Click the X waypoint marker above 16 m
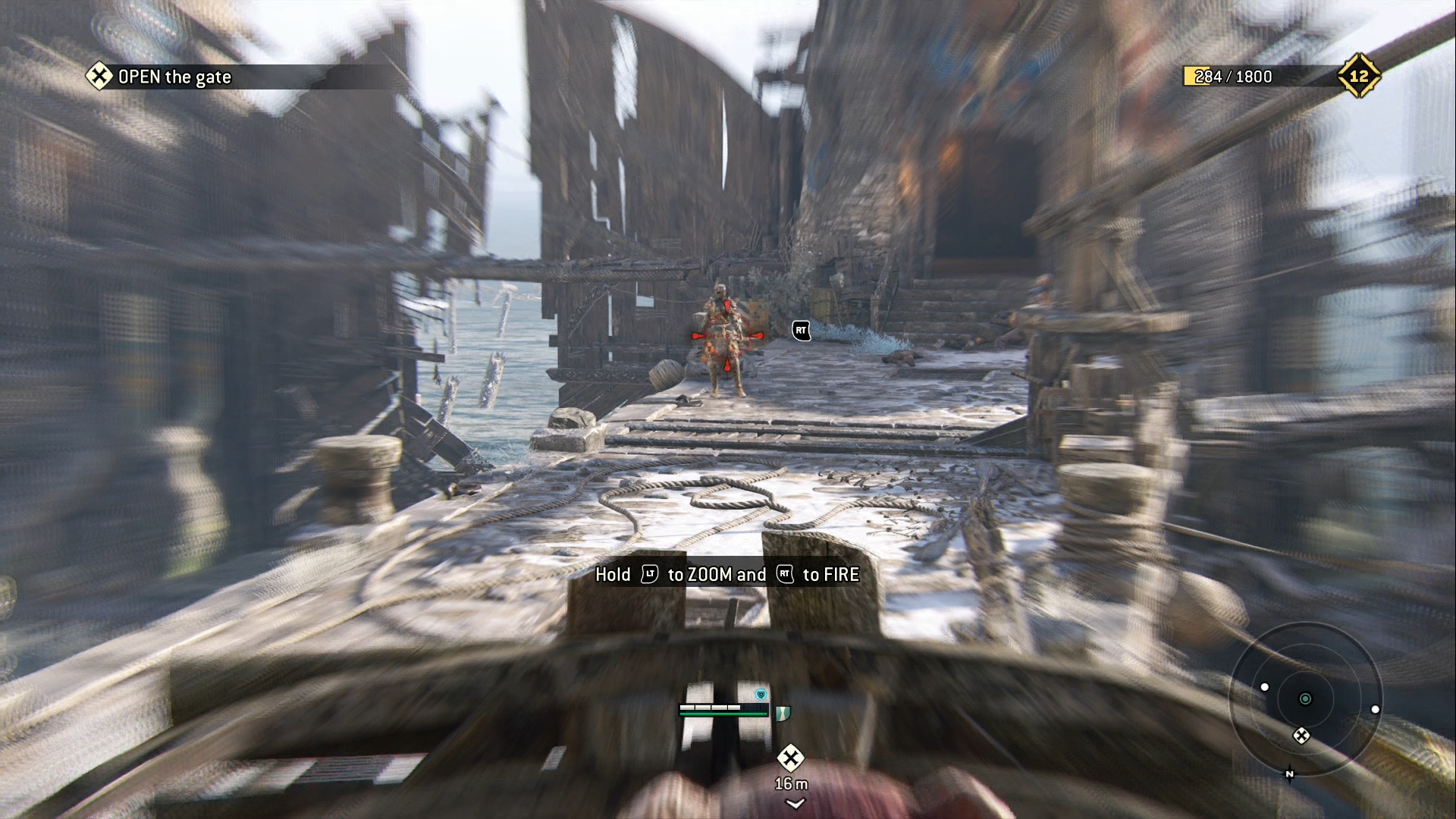 (791, 757)
